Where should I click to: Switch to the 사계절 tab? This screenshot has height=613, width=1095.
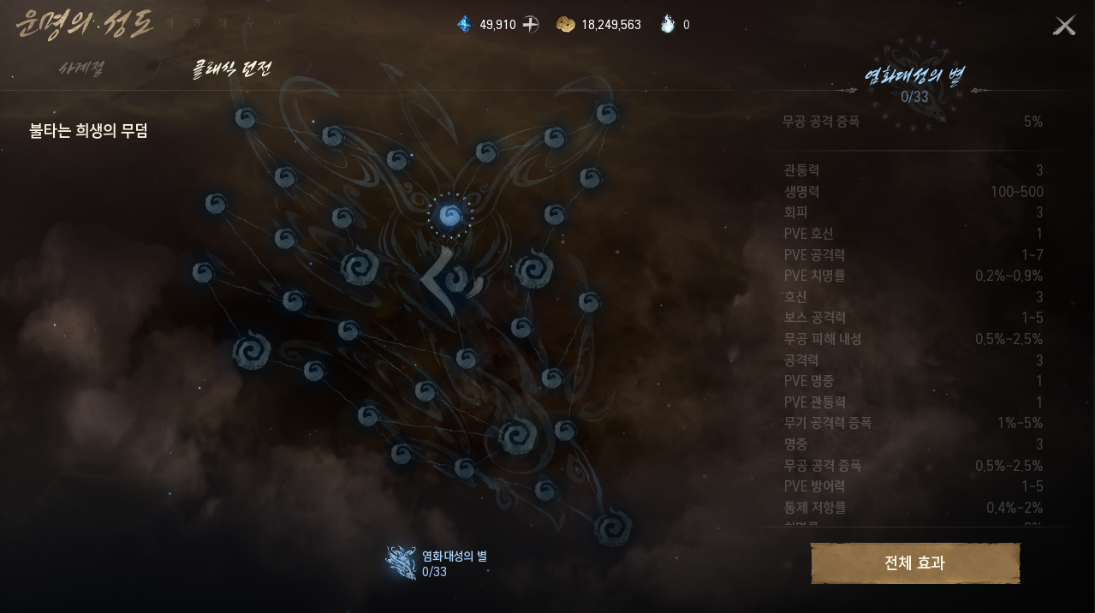81,69
